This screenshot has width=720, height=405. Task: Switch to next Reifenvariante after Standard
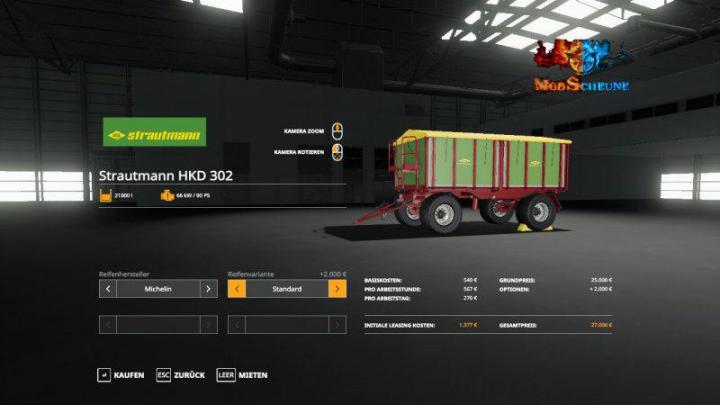point(337,289)
